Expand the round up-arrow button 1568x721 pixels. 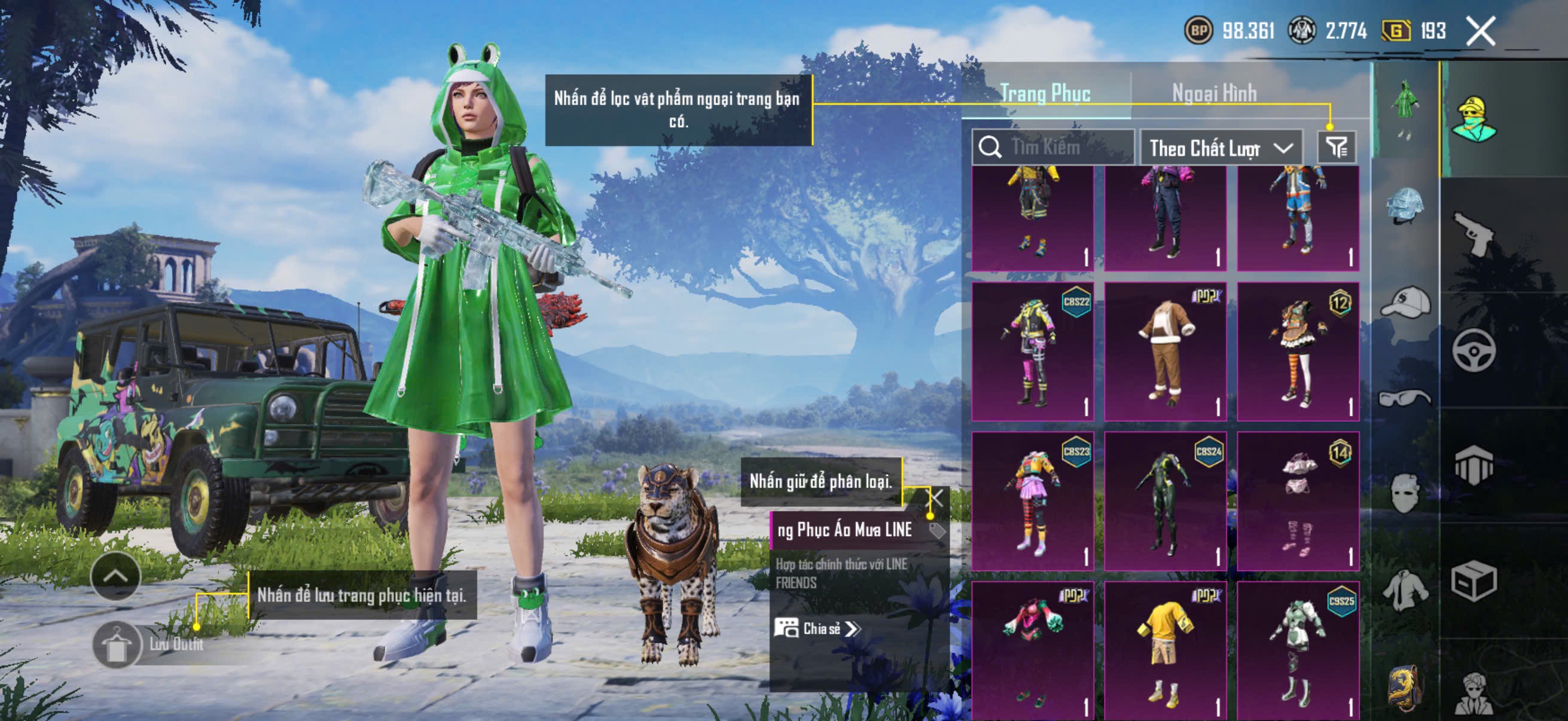pos(115,576)
